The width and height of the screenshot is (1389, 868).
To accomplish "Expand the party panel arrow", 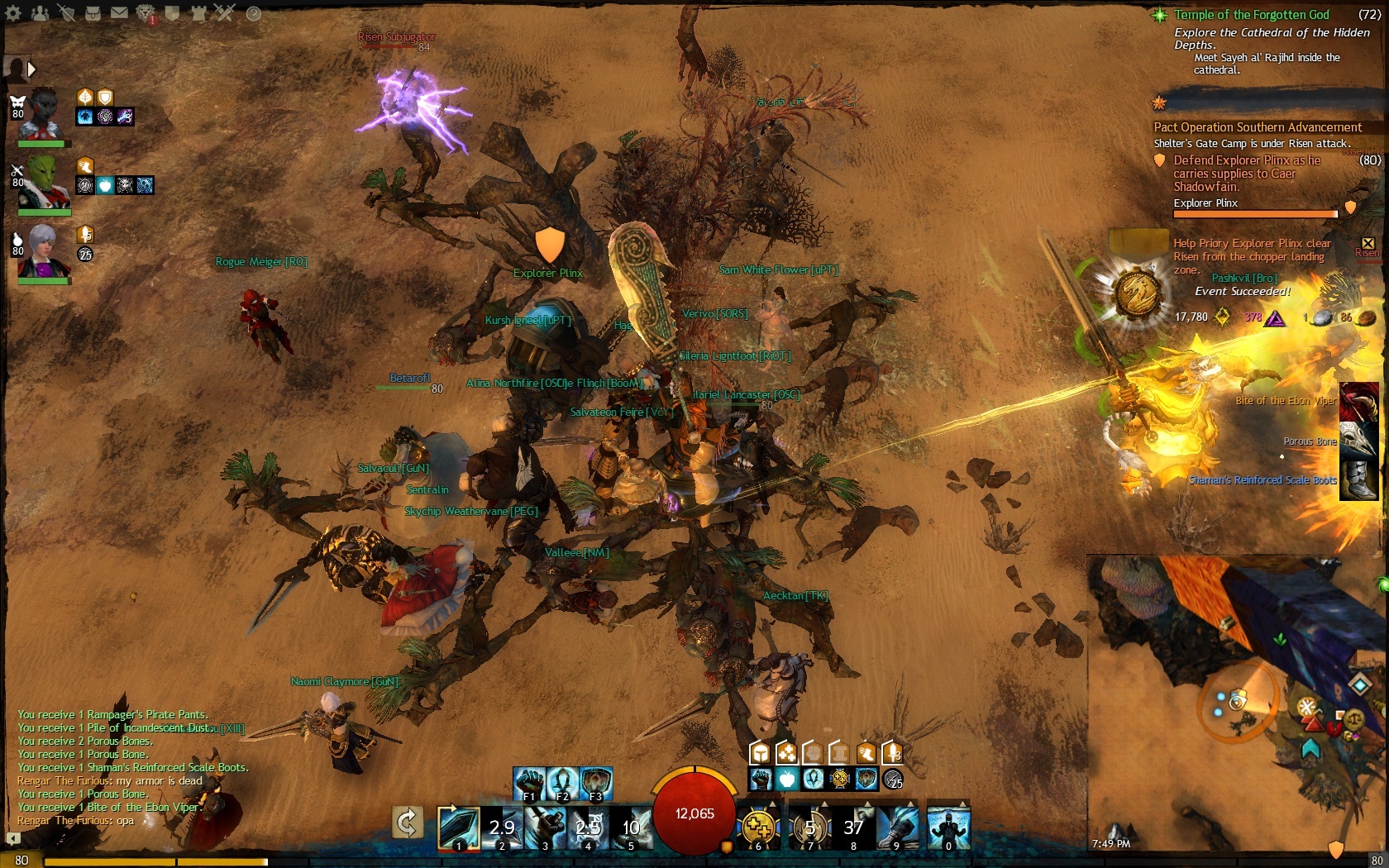I will pyautogui.click(x=31, y=69).
